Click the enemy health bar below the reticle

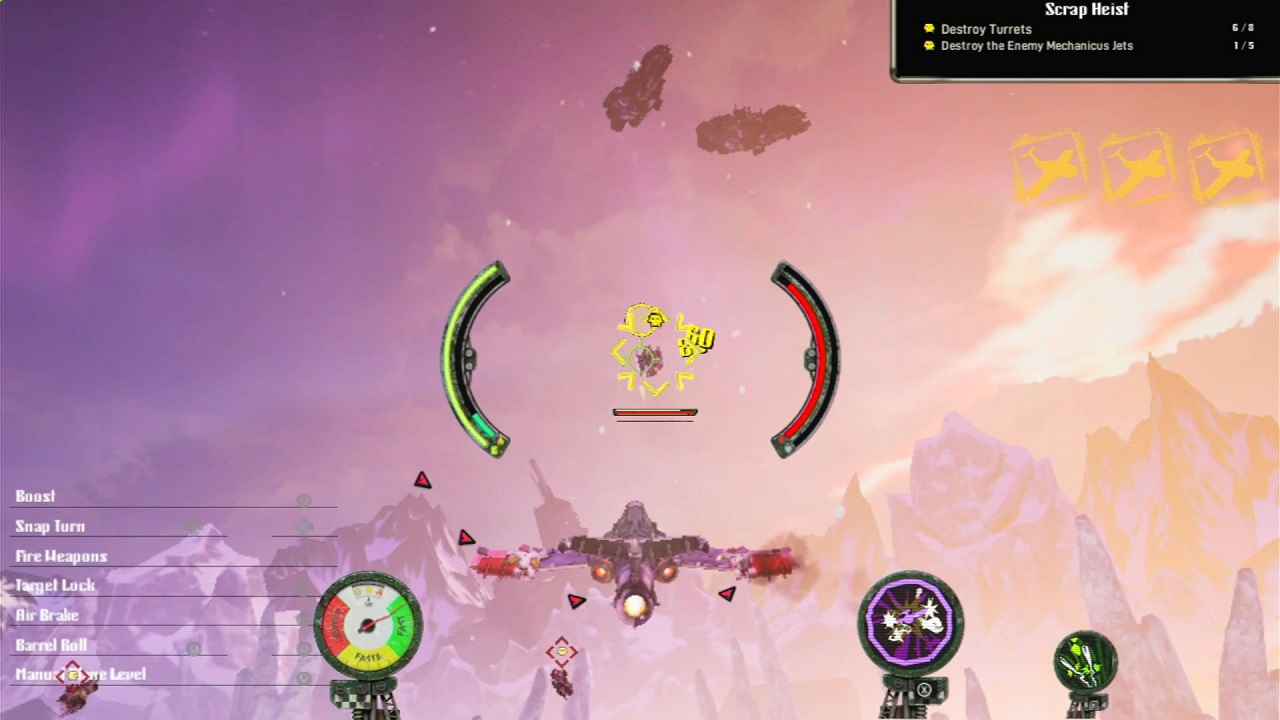click(x=655, y=411)
